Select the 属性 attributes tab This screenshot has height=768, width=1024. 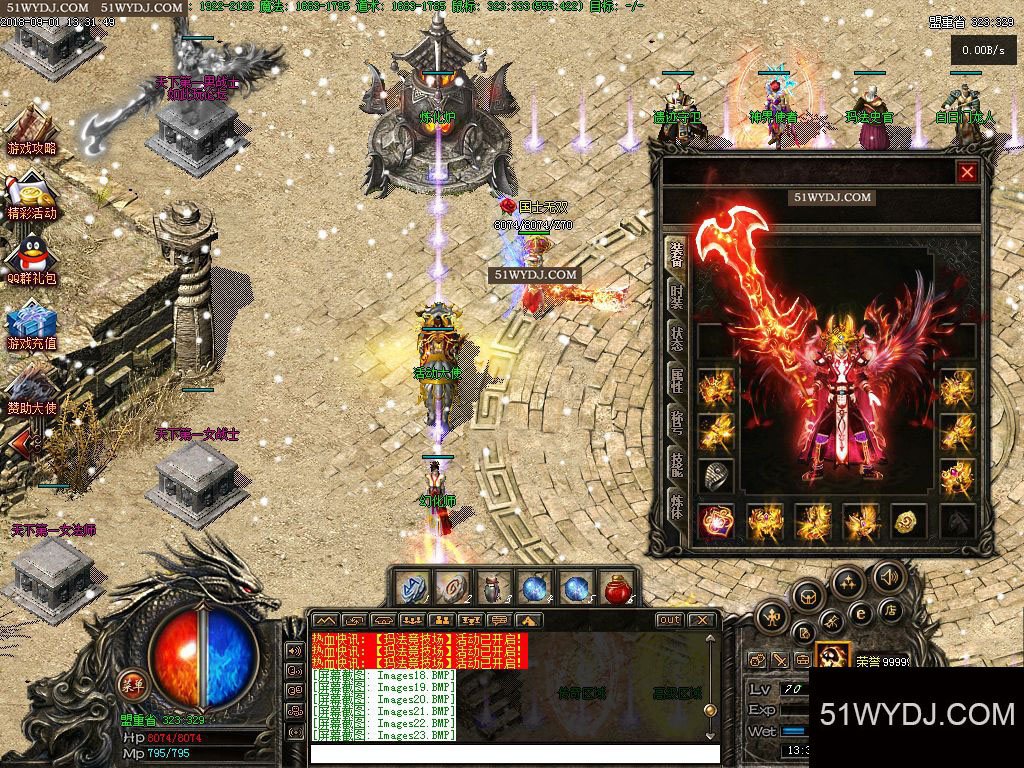[677, 381]
